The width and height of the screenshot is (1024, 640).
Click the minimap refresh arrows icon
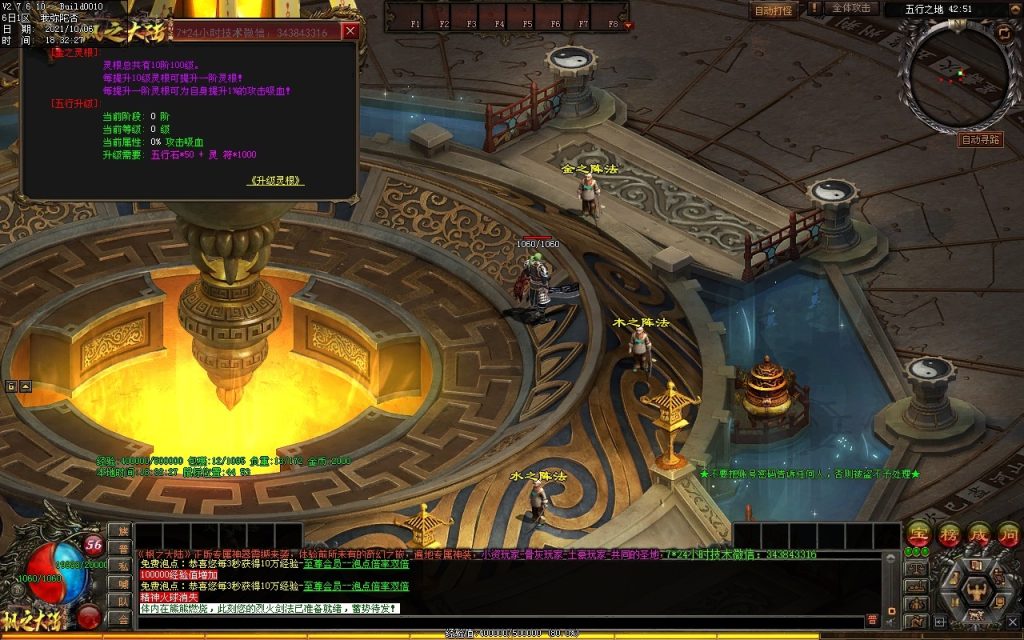(1004, 33)
